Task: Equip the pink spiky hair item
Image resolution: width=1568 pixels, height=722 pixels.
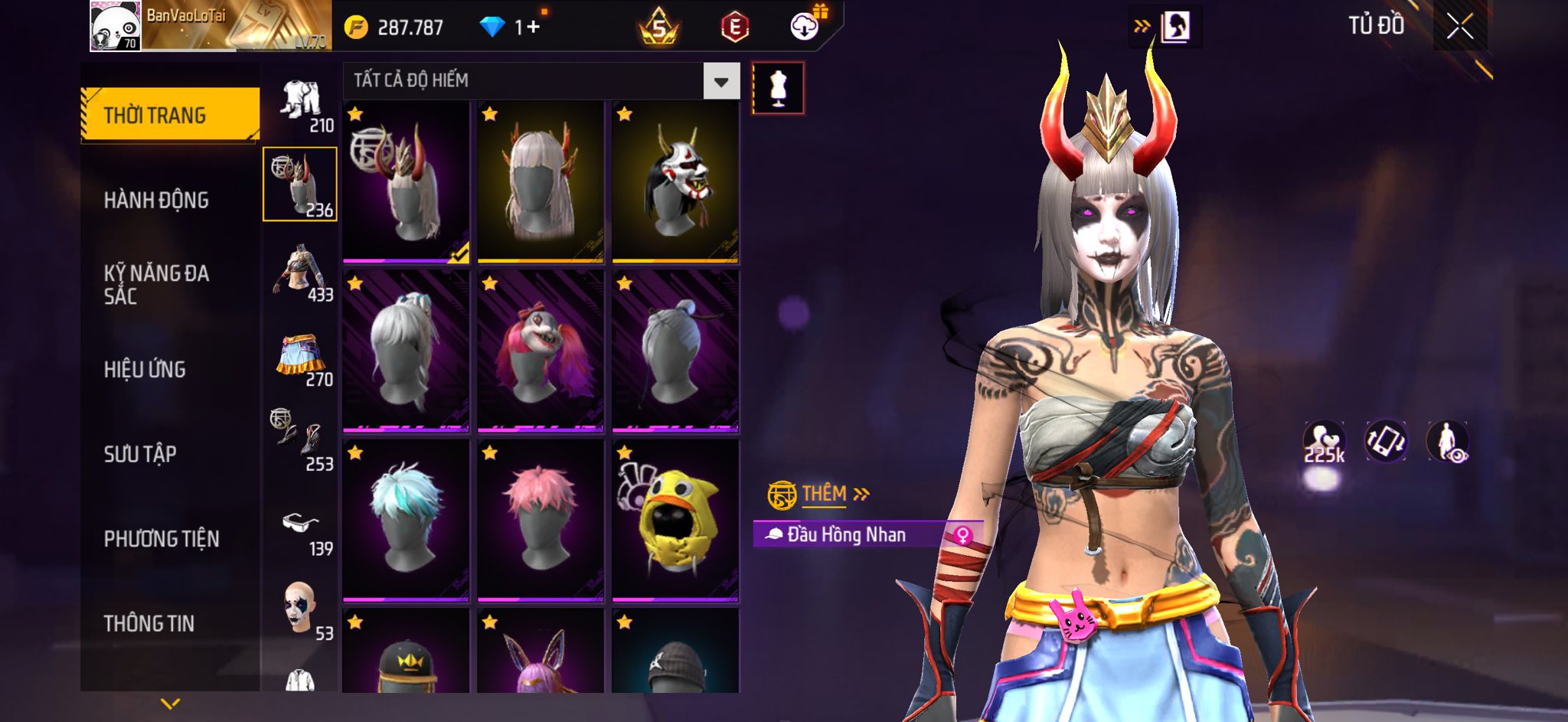Action: point(541,521)
